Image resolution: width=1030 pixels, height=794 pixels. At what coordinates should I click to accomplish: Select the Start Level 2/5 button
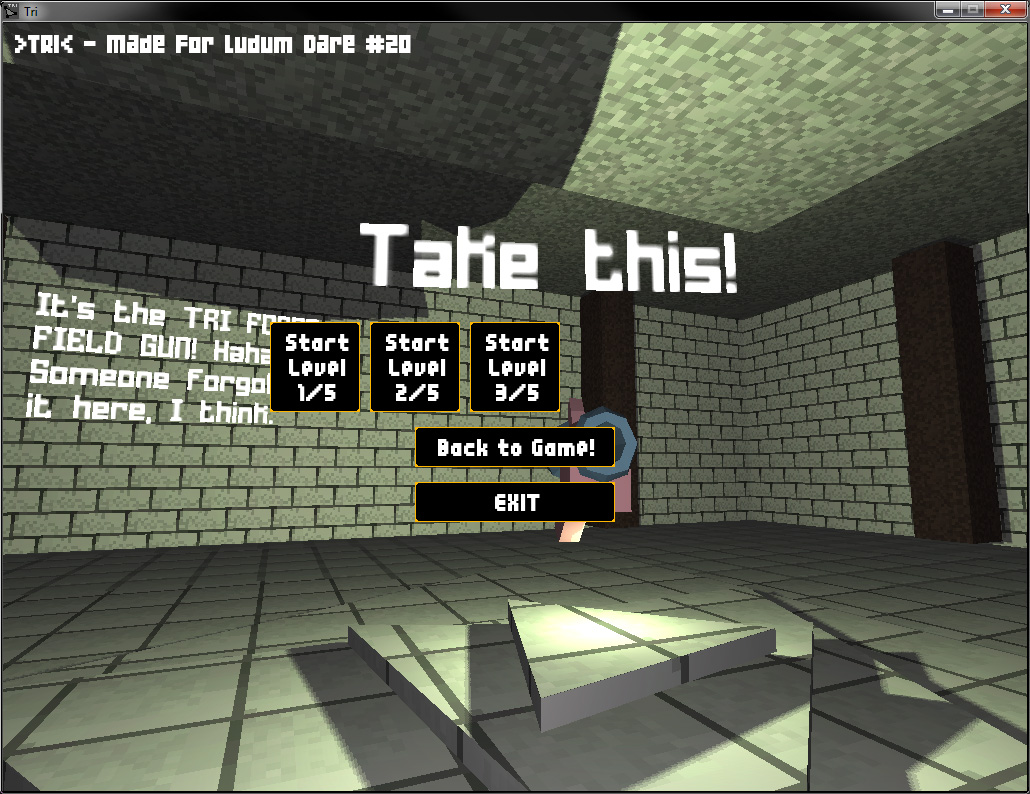click(415, 367)
